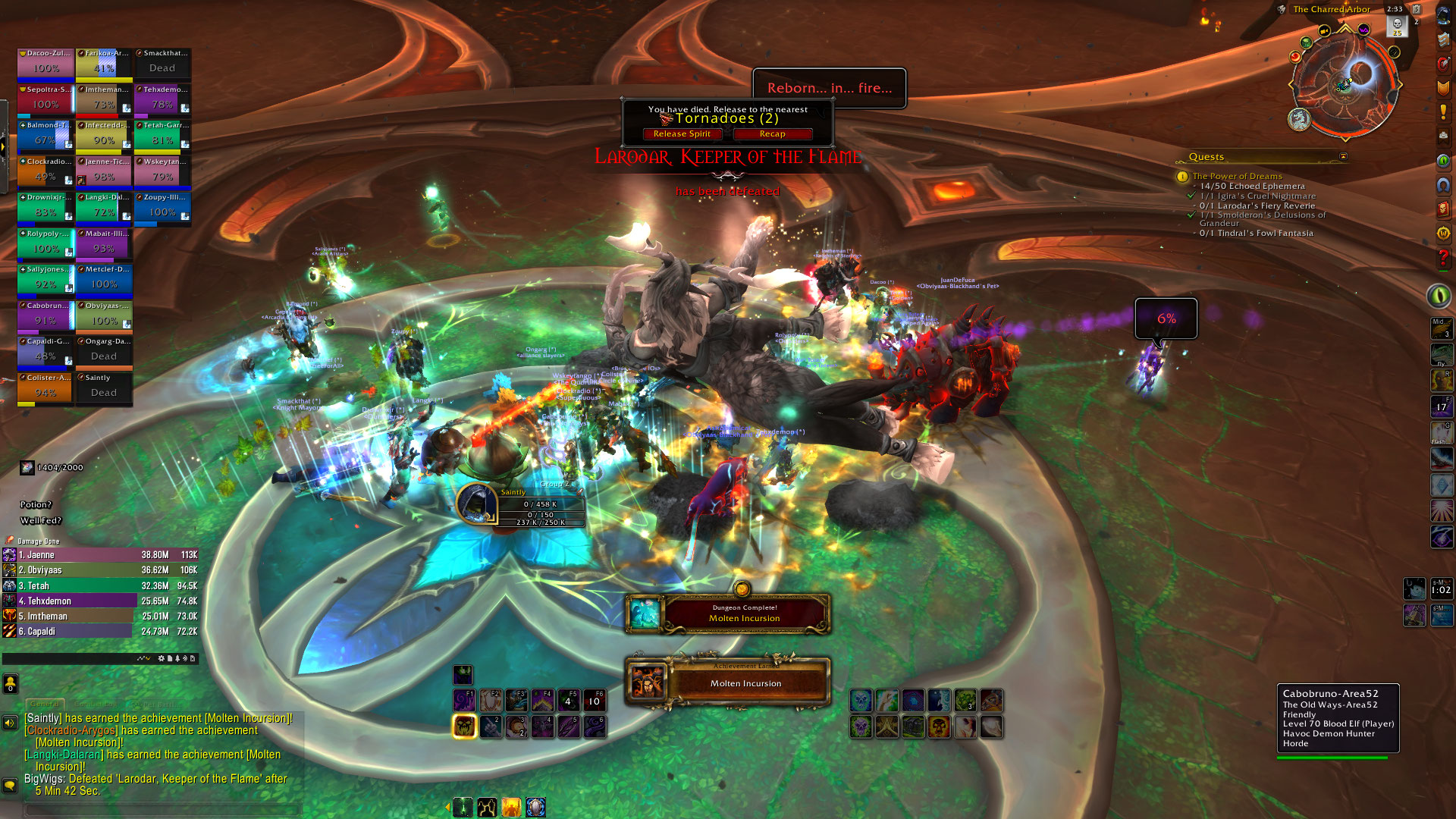
Task: Switch to the General chat tab
Action: (x=45, y=704)
